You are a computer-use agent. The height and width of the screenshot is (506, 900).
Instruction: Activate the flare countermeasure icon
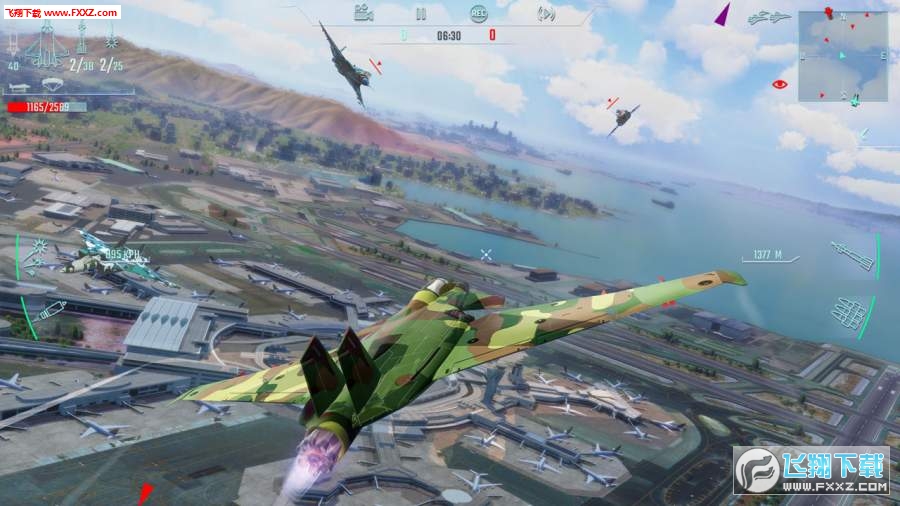point(42,247)
